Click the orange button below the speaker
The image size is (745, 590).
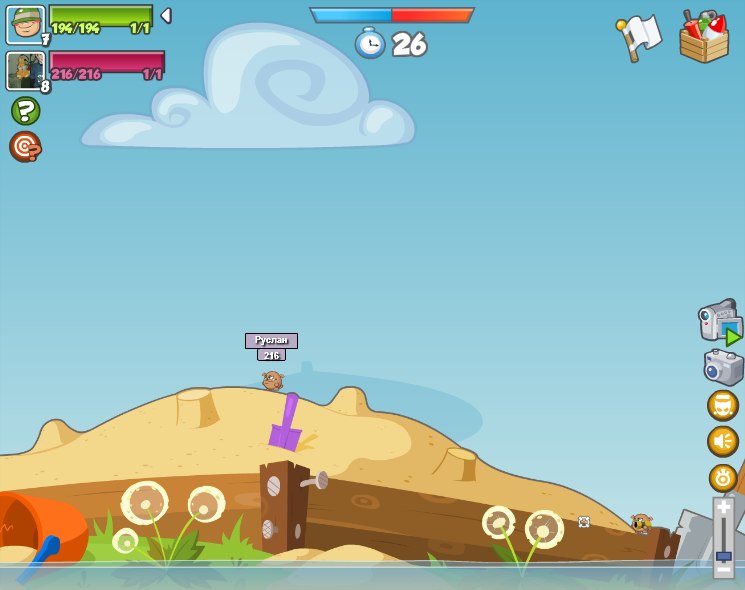722,477
